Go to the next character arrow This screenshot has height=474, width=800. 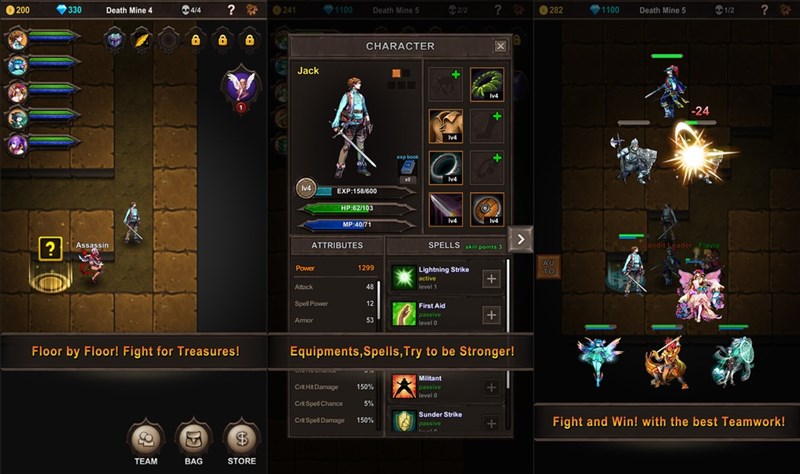click(520, 238)
